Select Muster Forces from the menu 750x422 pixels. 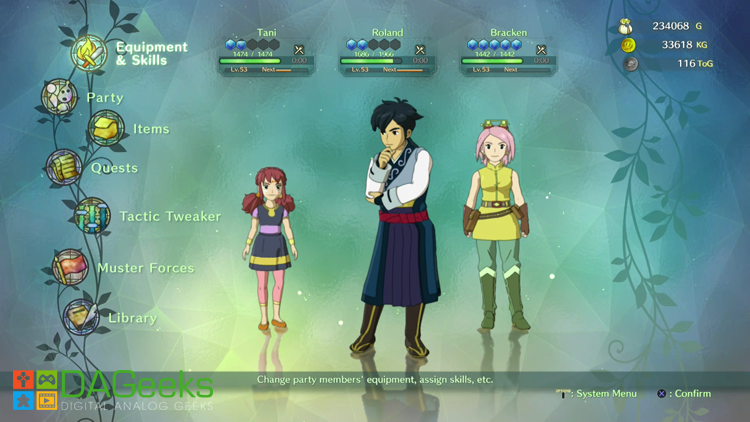pyautogui.click(x=145, y=268)
